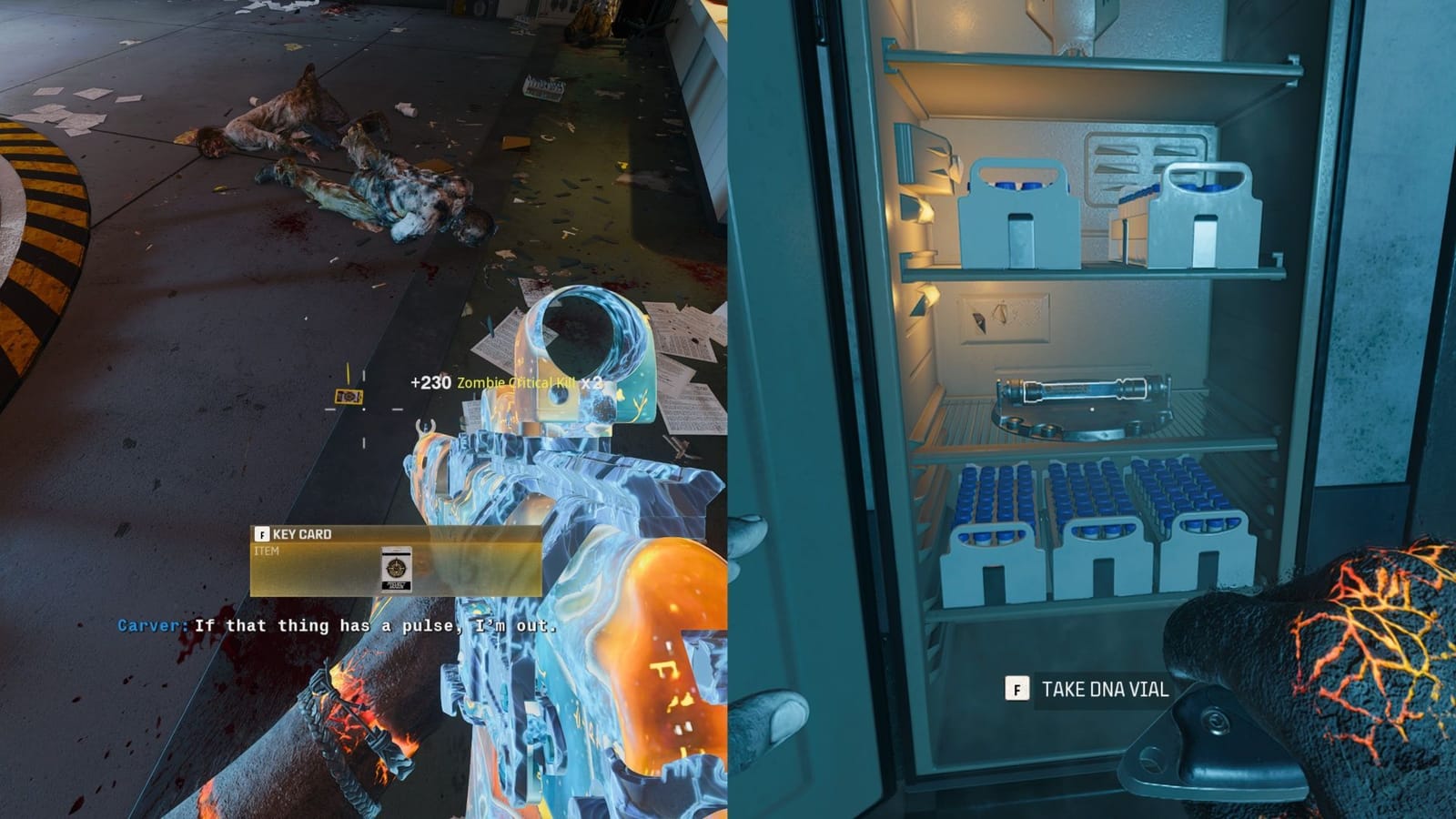Image resolution: width=1456 pixels, height=819 pixels.
Task: Select Carver's dialogue subtitle text
Action: [x=337, y=625]
